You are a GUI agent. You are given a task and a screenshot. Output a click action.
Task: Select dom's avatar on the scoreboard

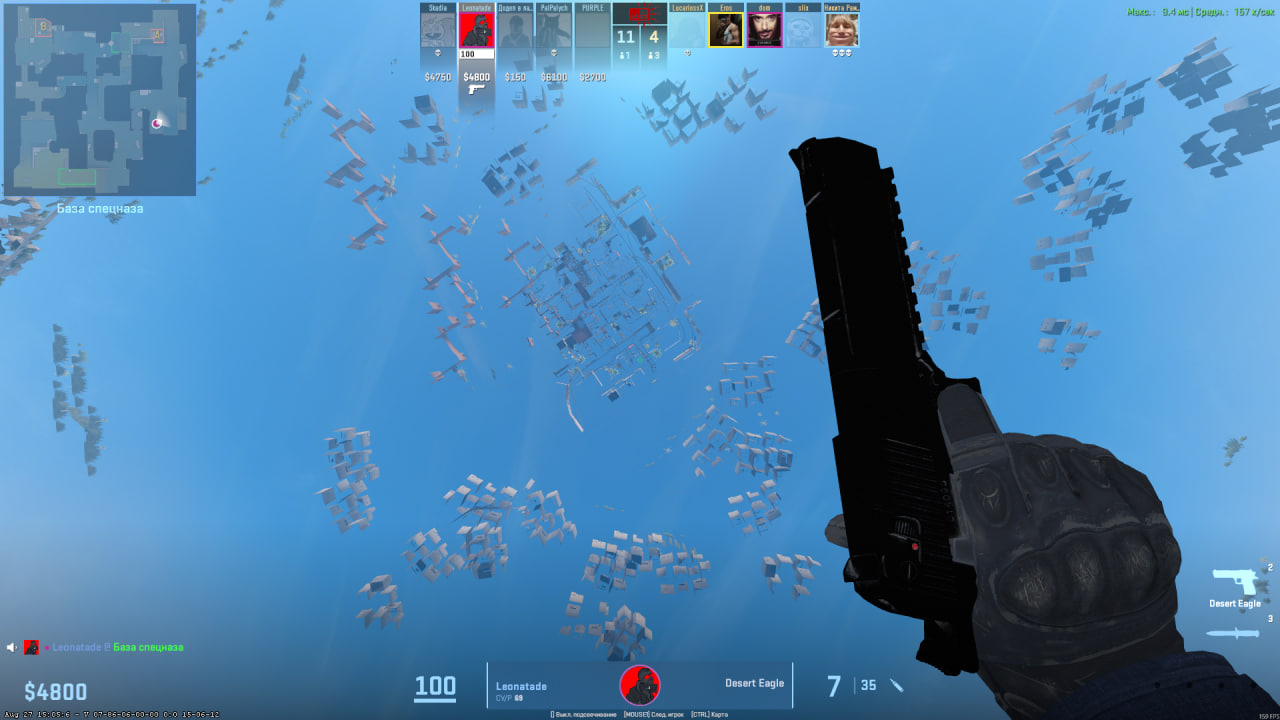pyautogui.click(x=766, y=28)
